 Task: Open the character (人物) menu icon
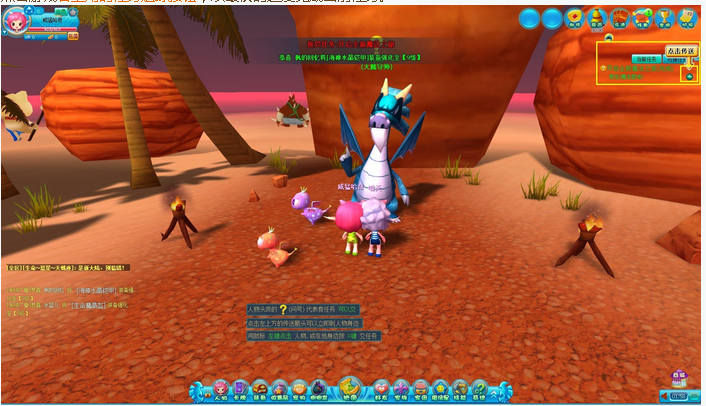click(221, 390)
